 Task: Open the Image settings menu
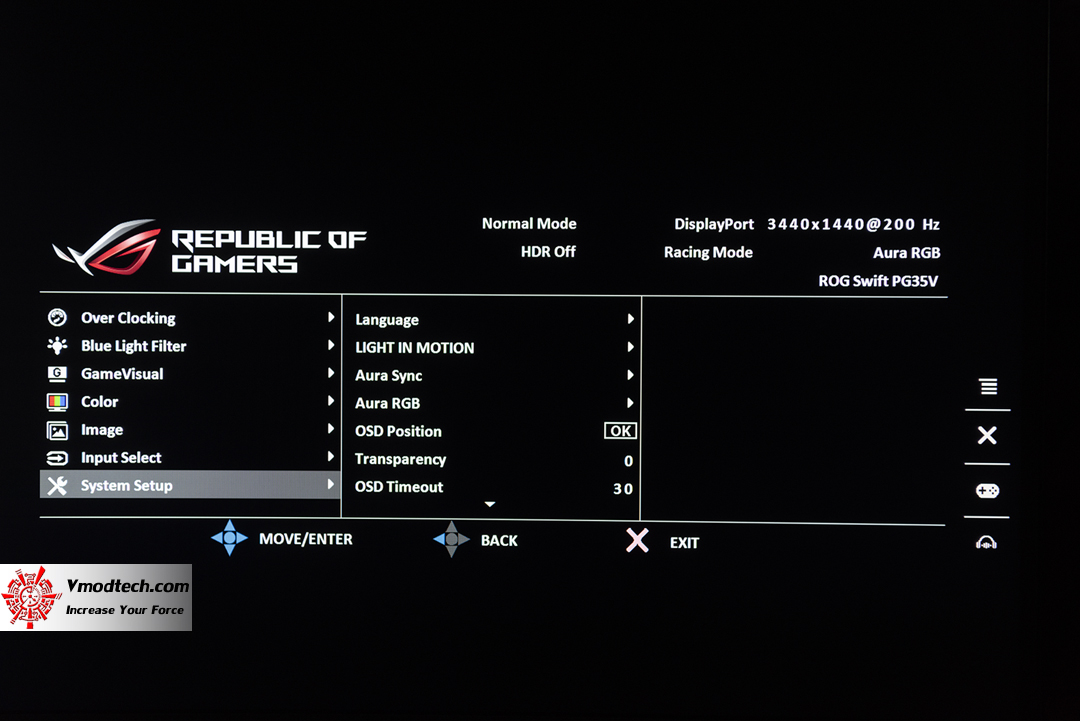102,430
